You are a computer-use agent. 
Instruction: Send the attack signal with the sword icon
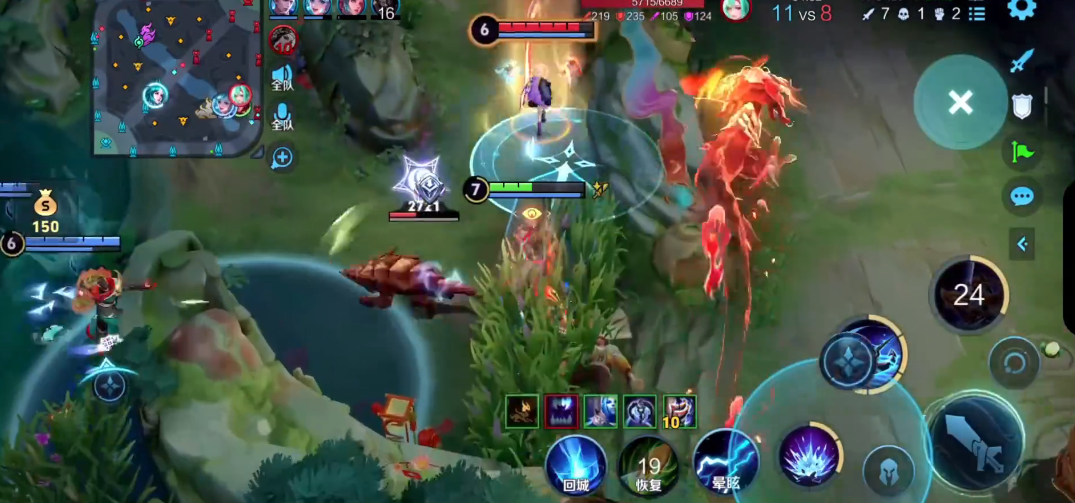pos(1020,61)
